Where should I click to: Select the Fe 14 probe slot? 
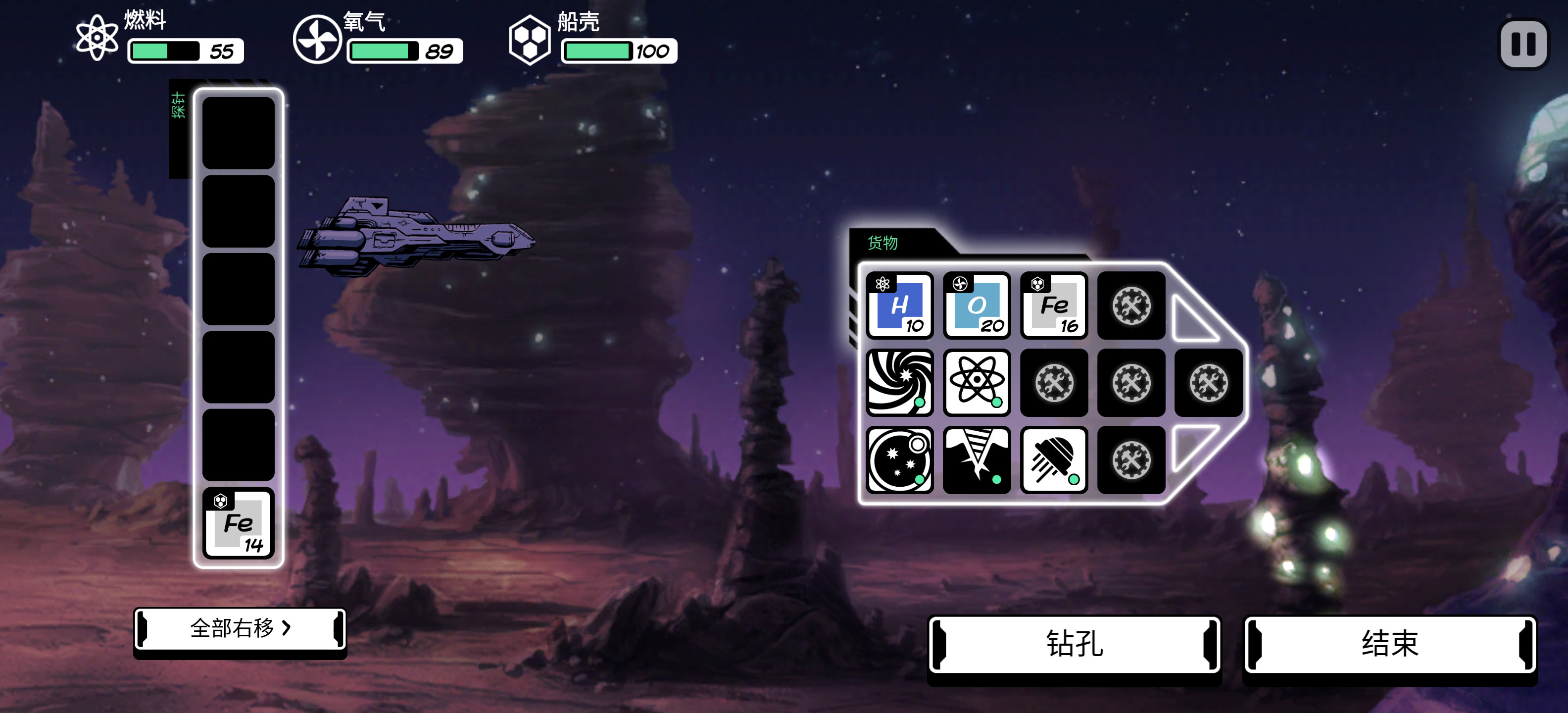[x=238, y=524]
